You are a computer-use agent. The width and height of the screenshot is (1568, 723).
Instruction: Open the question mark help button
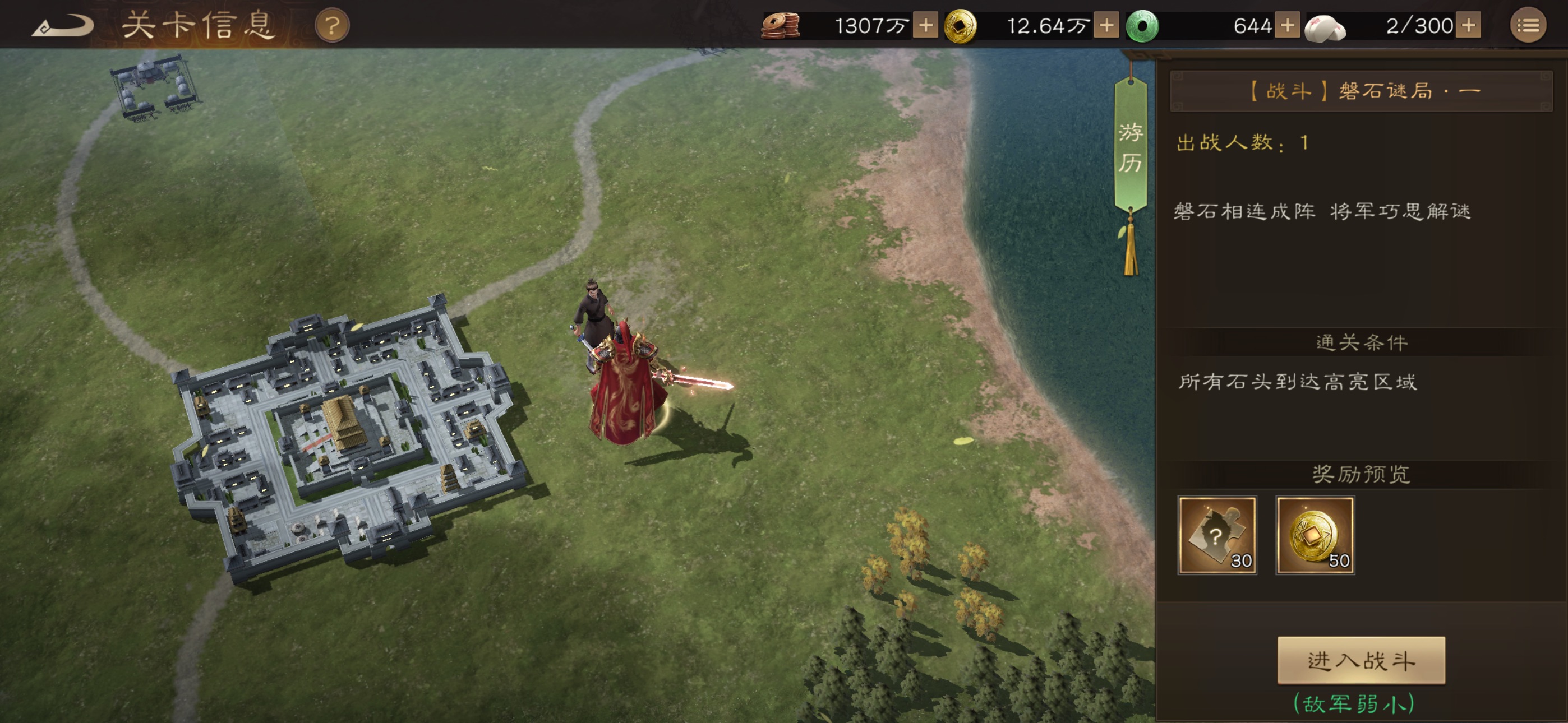[332, 26]
